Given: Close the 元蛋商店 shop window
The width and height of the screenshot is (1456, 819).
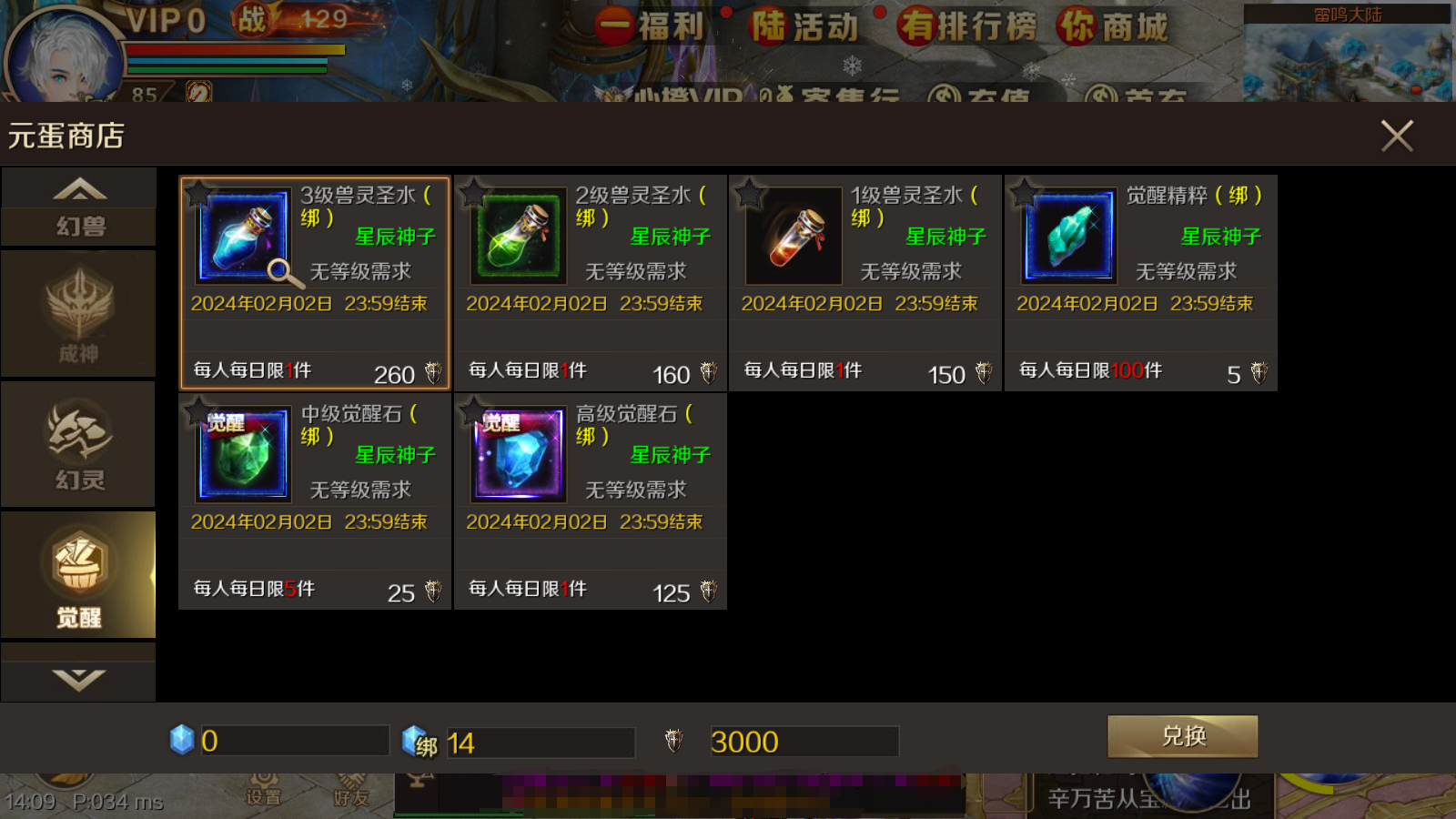Looking at the screenshot, I should point(1396,136).
